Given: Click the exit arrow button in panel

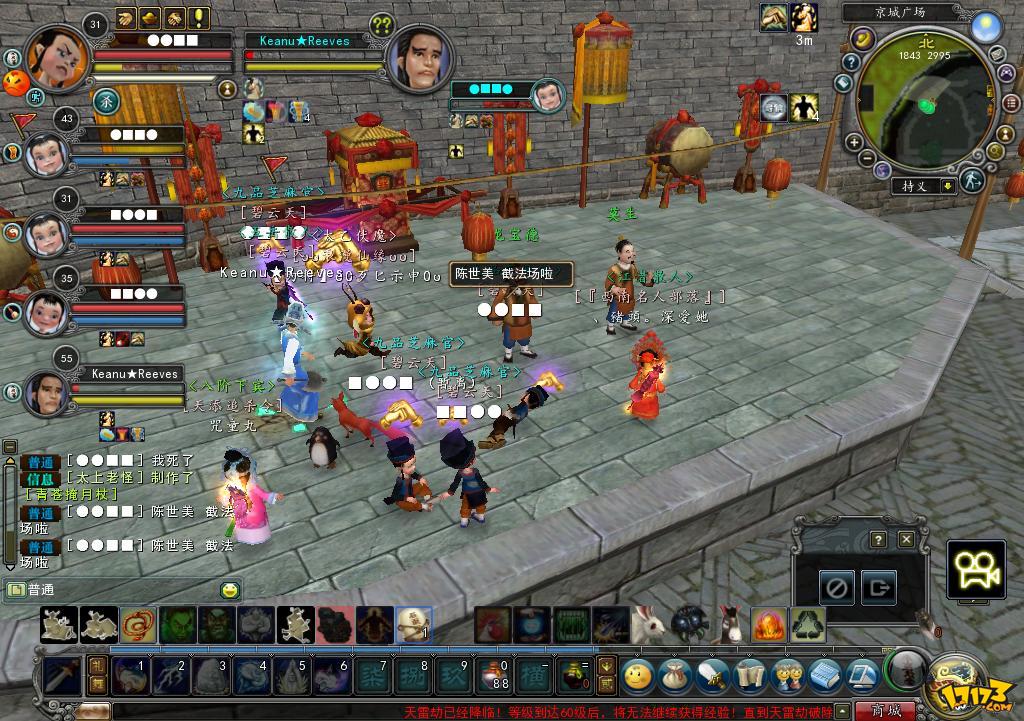Looking at the screenshot, I should pos(879,587).
